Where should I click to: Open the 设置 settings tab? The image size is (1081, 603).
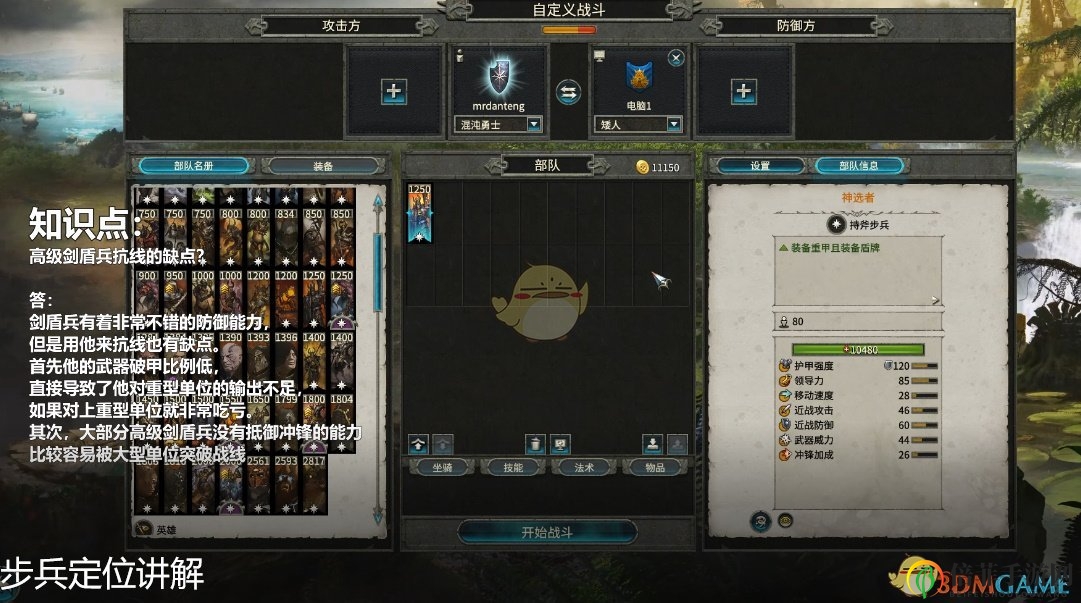tap(760, 166)
